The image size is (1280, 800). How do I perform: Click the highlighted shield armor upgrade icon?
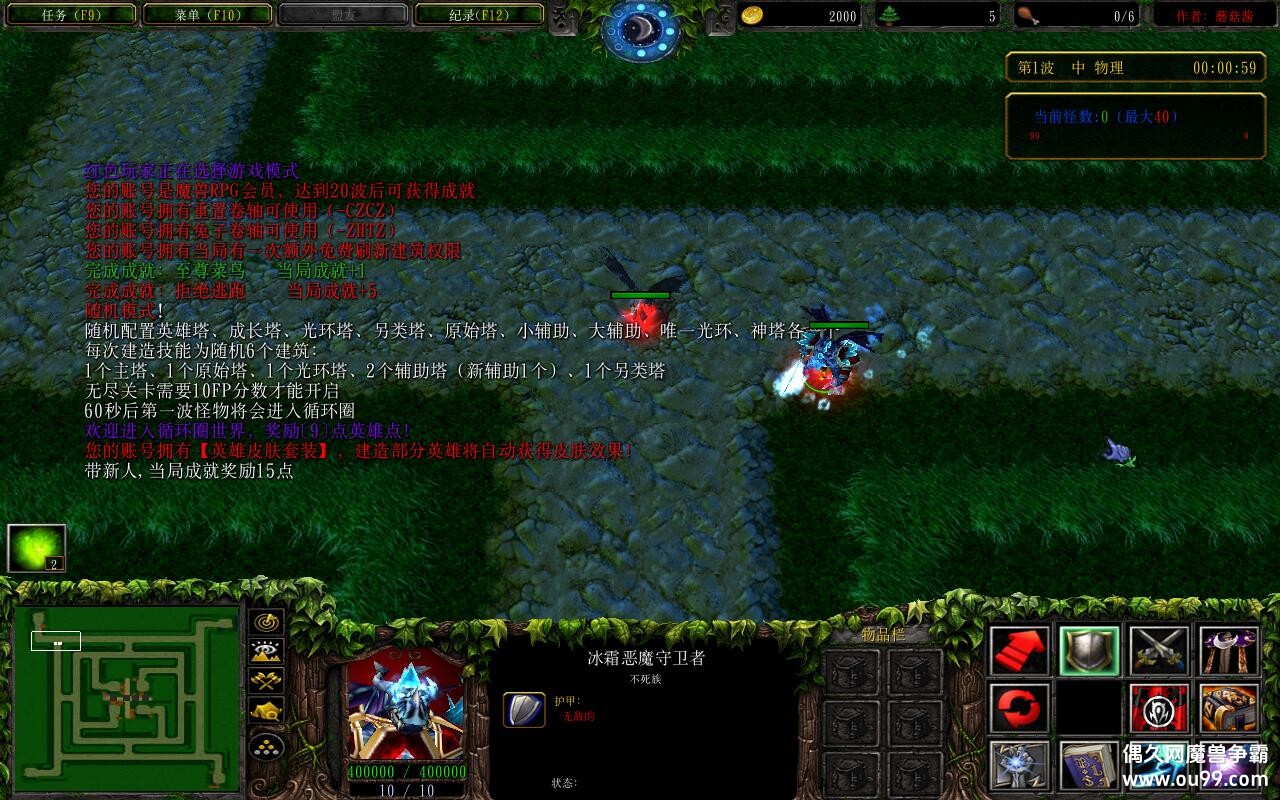pos(1090,649)
